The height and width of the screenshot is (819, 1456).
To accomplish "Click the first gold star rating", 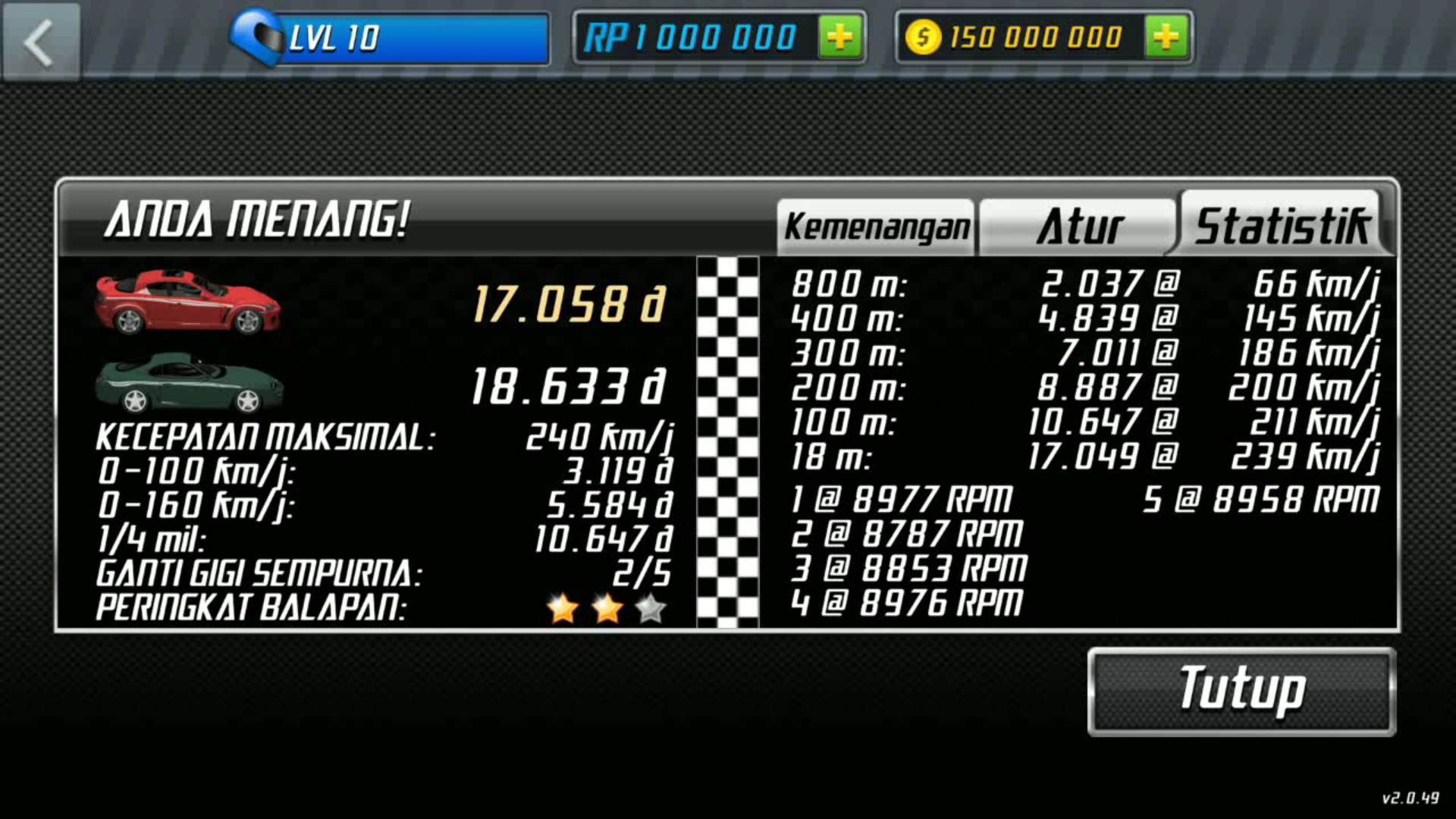I will (561, 607).
